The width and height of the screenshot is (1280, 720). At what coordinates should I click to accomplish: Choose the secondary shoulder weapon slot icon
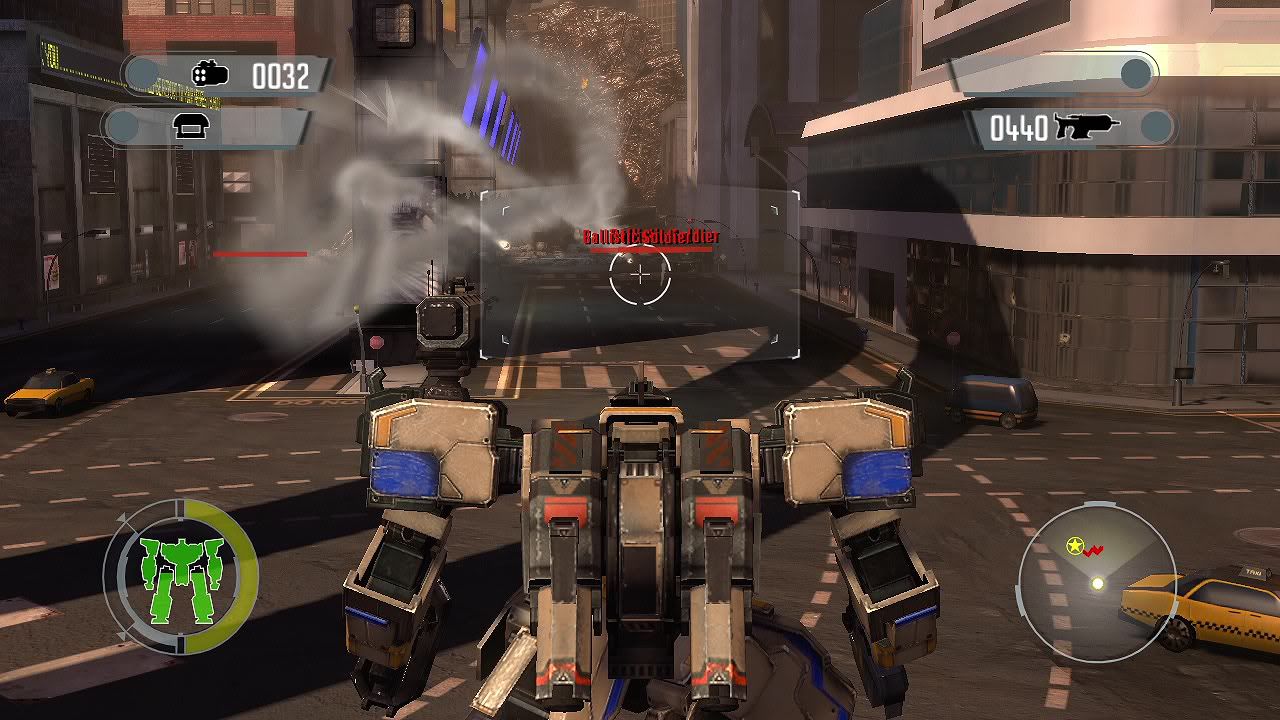189,127
